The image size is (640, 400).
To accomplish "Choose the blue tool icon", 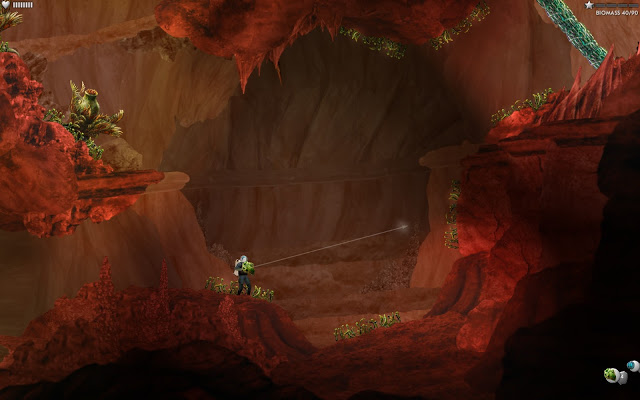I will (x=632, y=366).
